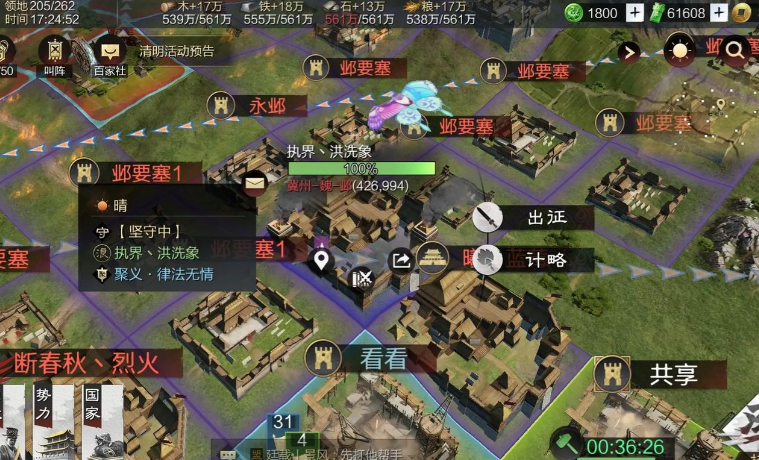The height and width of the screenshot is (460, 759).
Task: Open the mail envelope beside the city name
Action: tap(255, 182)
